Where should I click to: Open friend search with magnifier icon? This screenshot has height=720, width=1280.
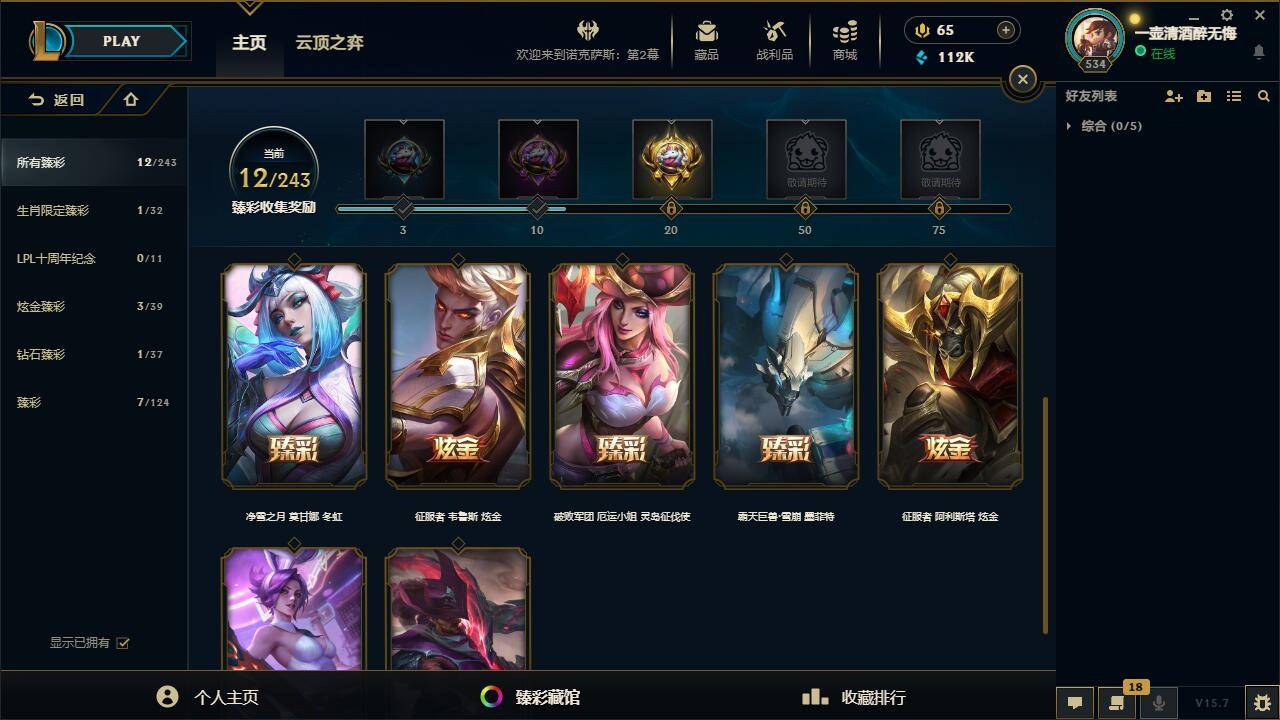tap(1264, 95)
